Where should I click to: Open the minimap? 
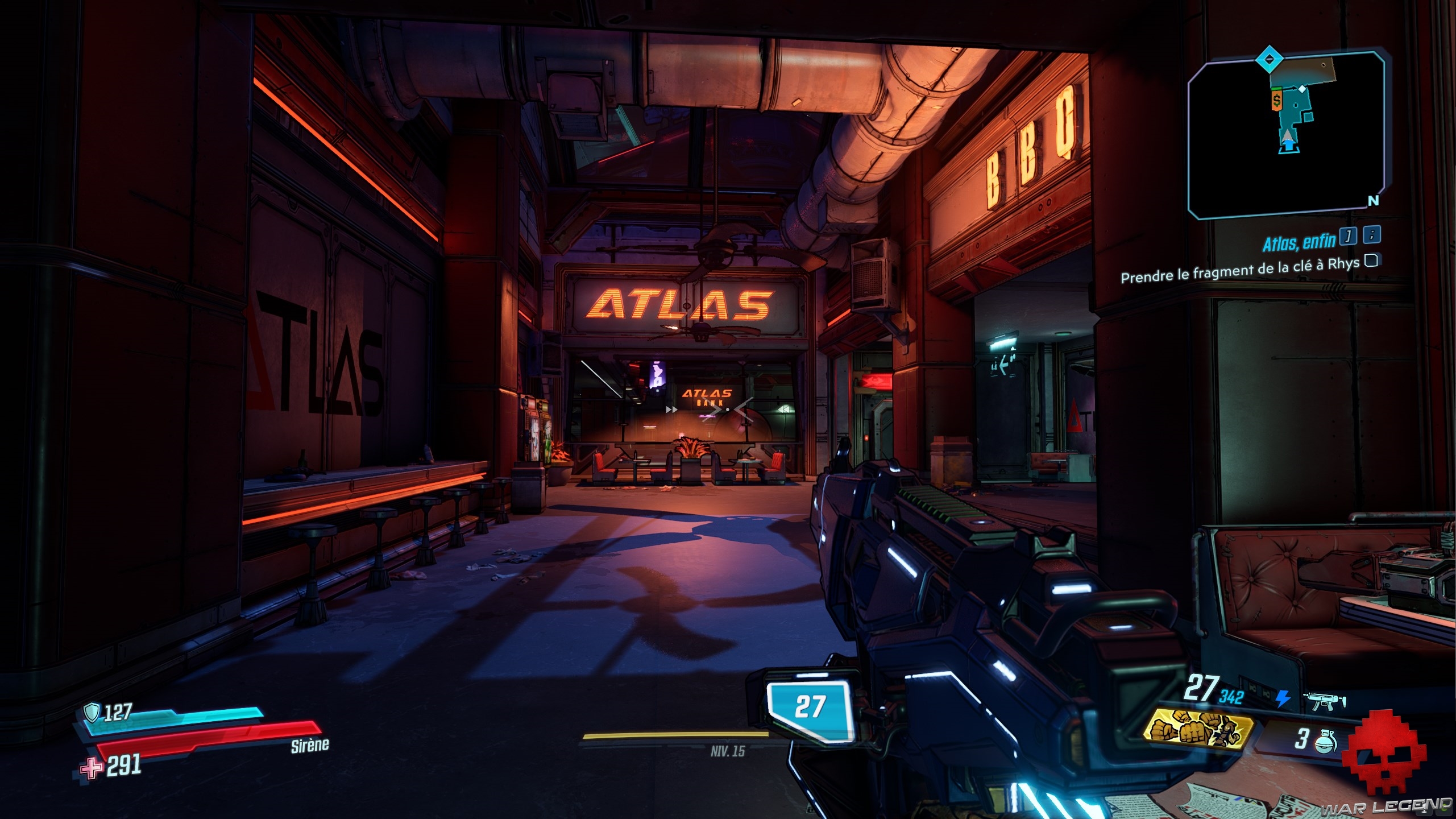click(x=1287, y=136)
